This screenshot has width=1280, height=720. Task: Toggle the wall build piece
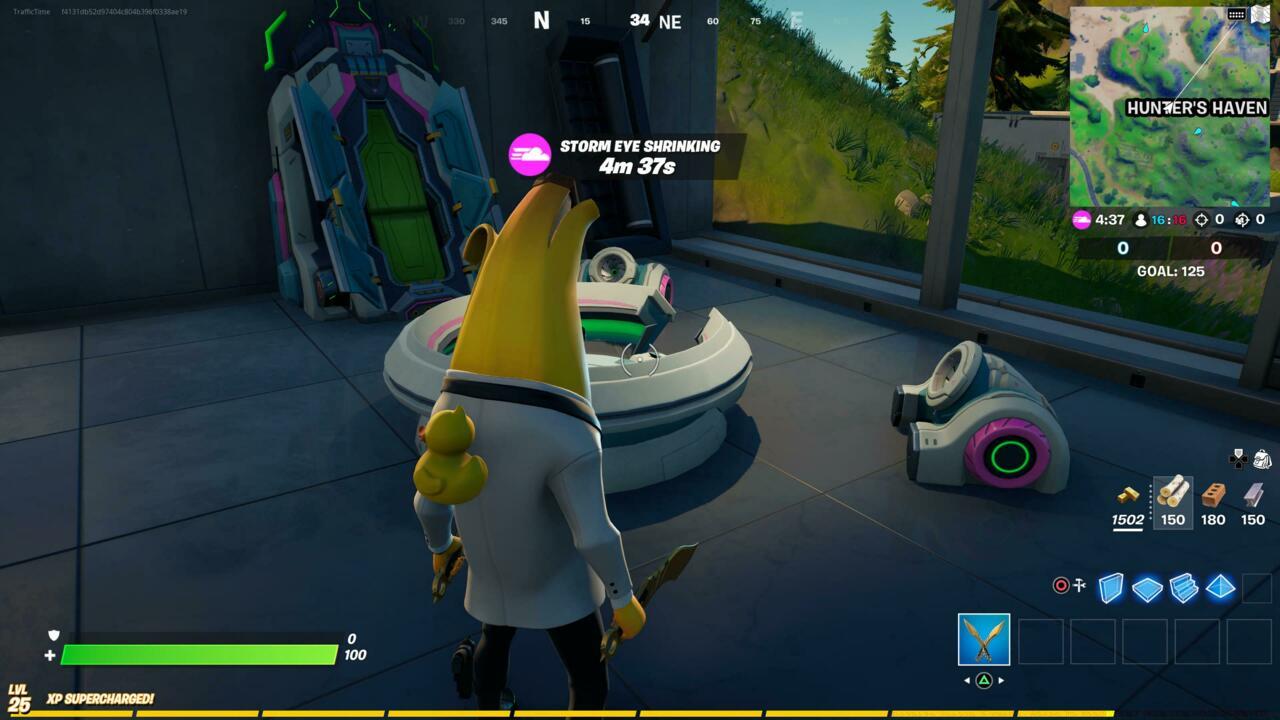[1110, 590]
